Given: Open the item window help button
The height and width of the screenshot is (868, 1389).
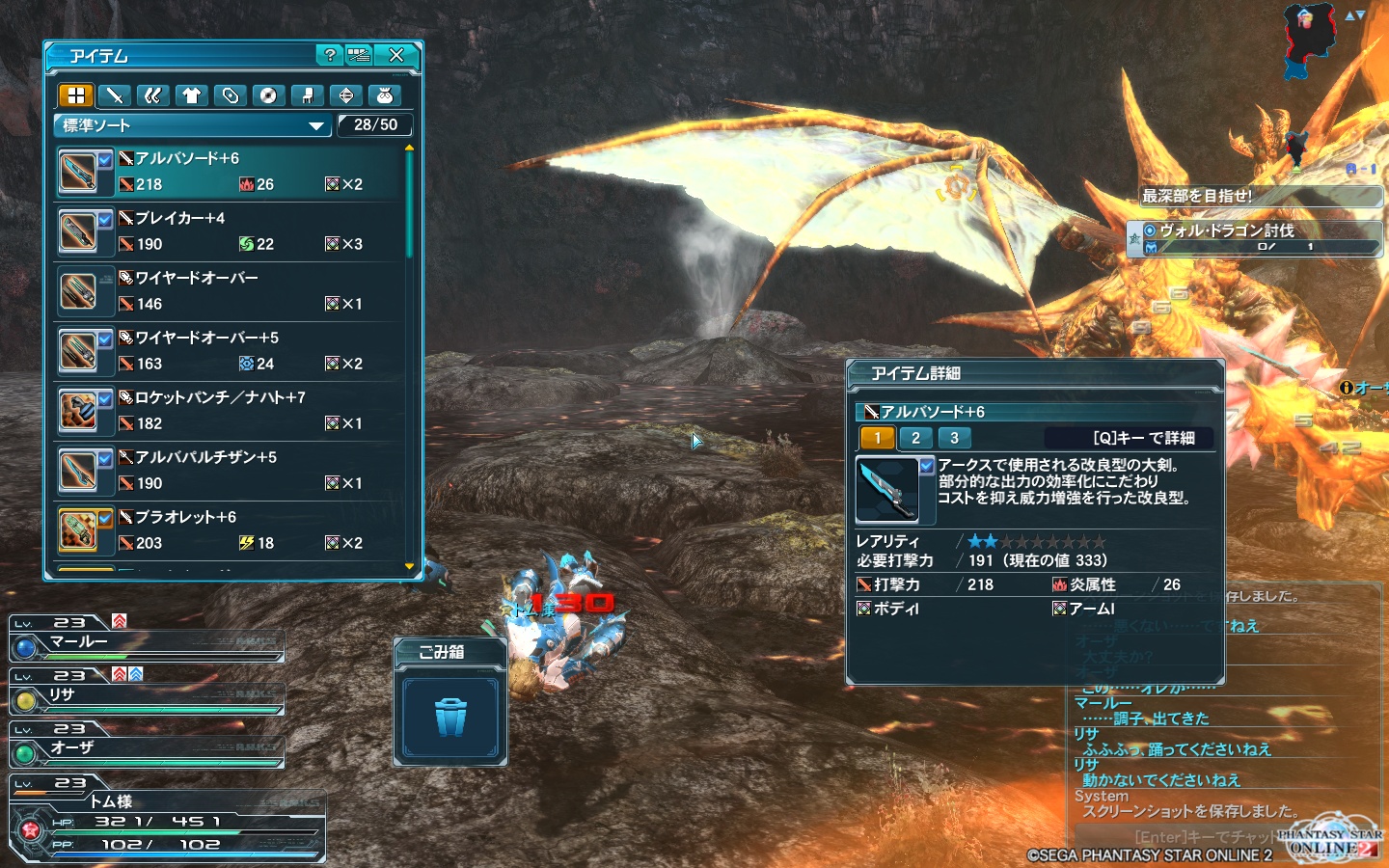Looking at the screenshot, I should click(330, 55).
